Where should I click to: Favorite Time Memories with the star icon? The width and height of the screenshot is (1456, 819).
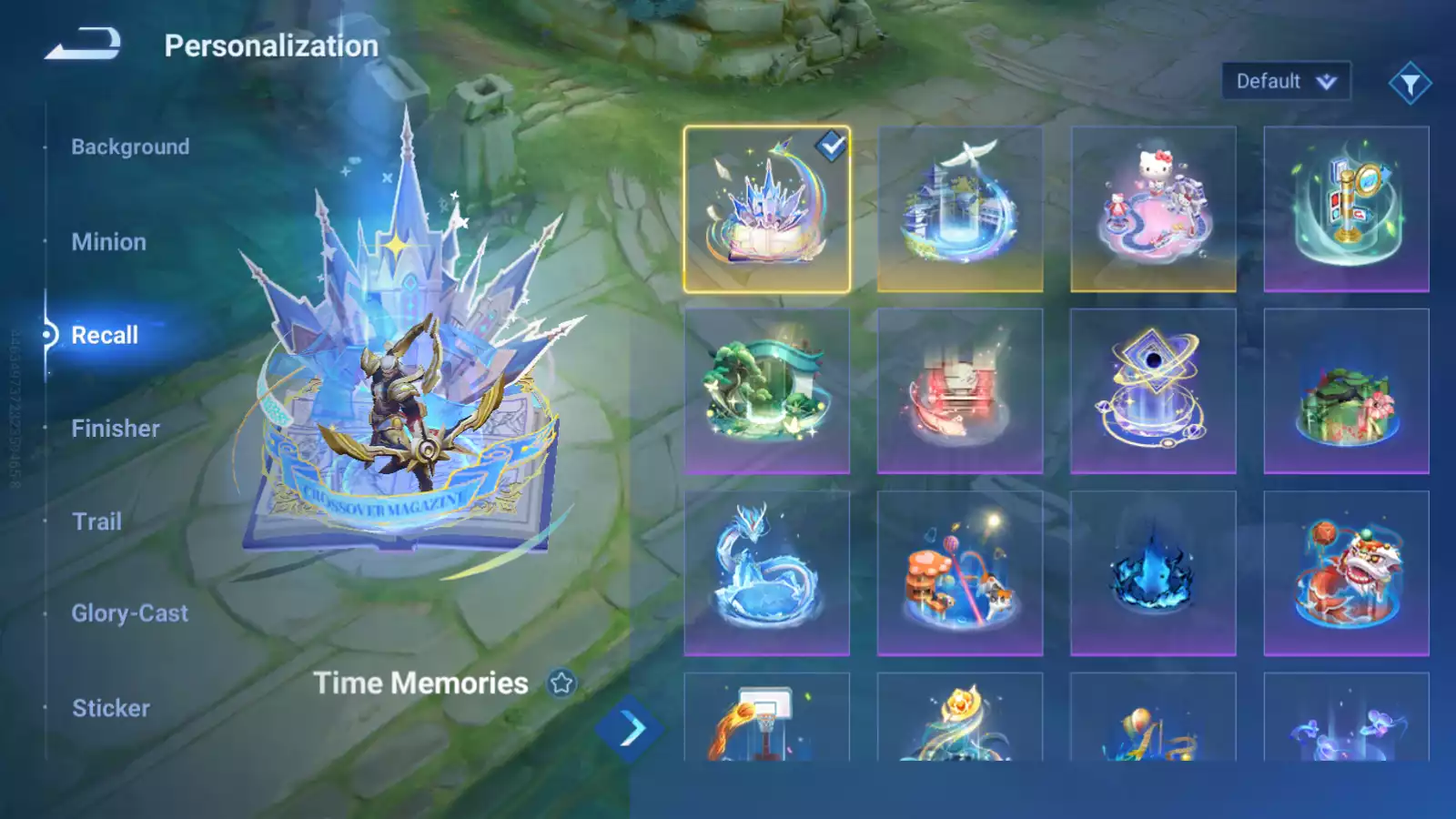pyautogui.click(x=561, y=682)
